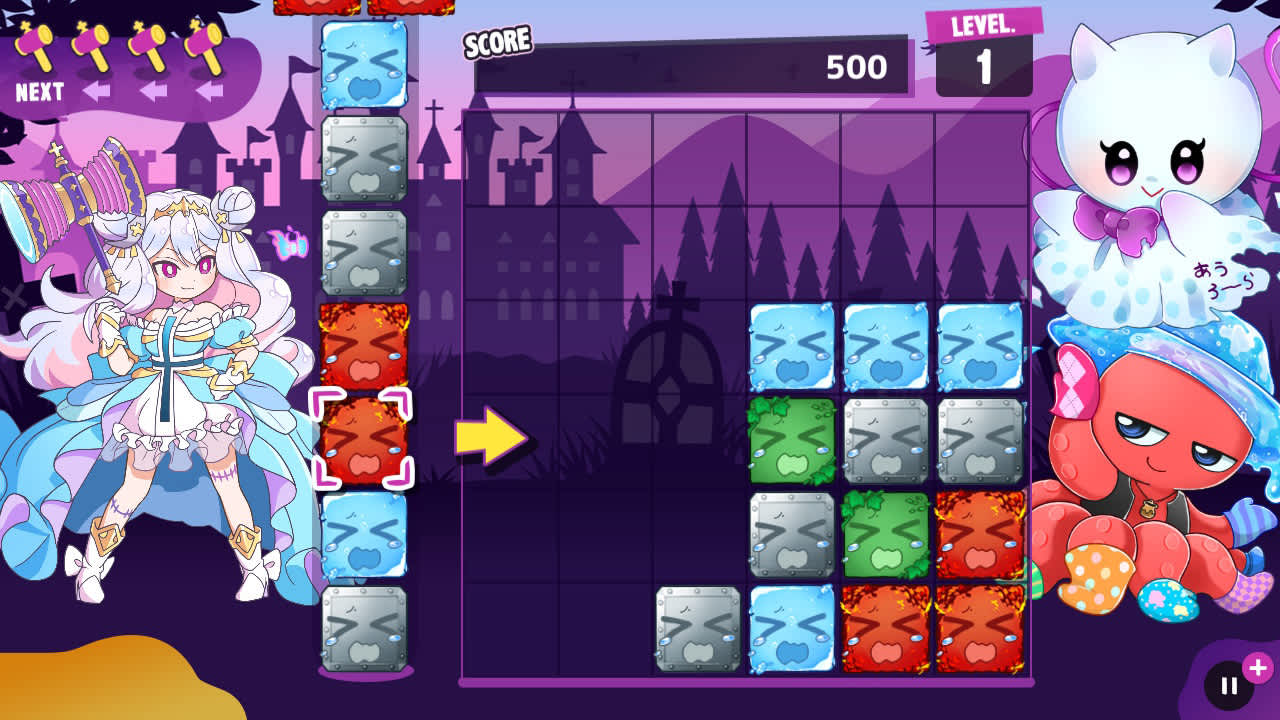Click the fire block in the bottom-right corner
The image size is (1280, 720).
click(x=981, y=628)
